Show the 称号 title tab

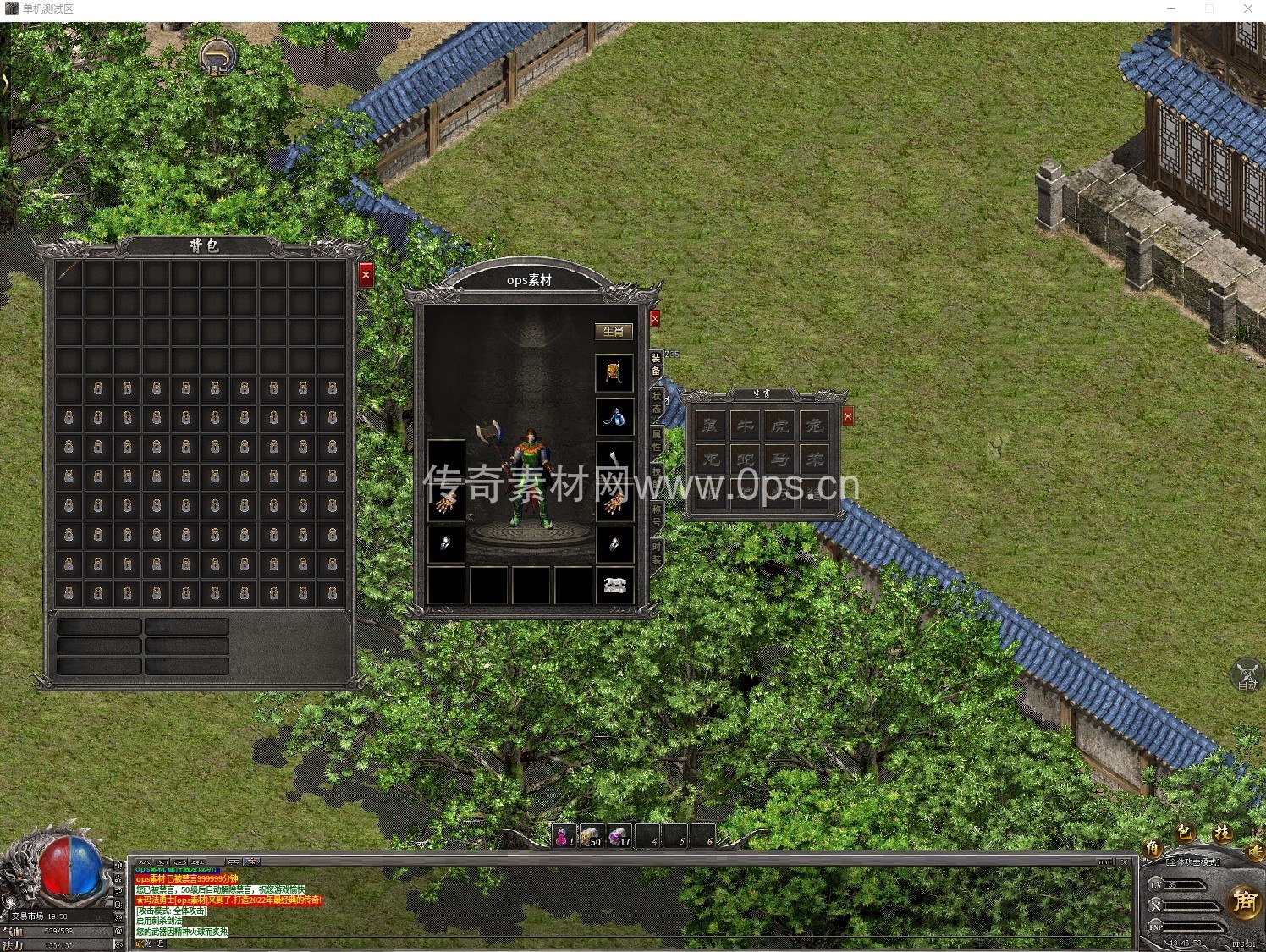coord(657,515)
